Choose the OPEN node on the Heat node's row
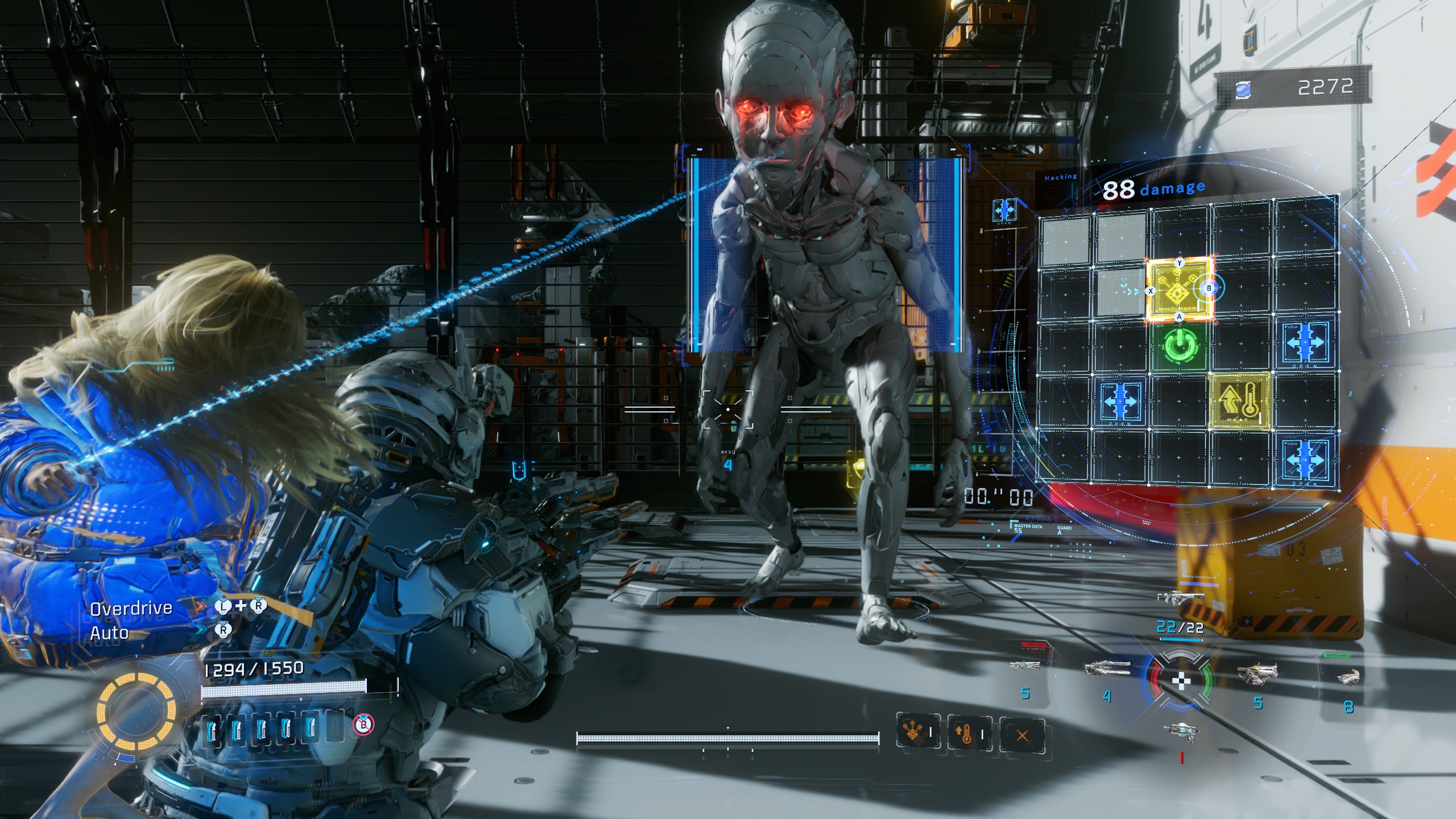This screenshot has height=819, width=1456. tap(1119, 402)
